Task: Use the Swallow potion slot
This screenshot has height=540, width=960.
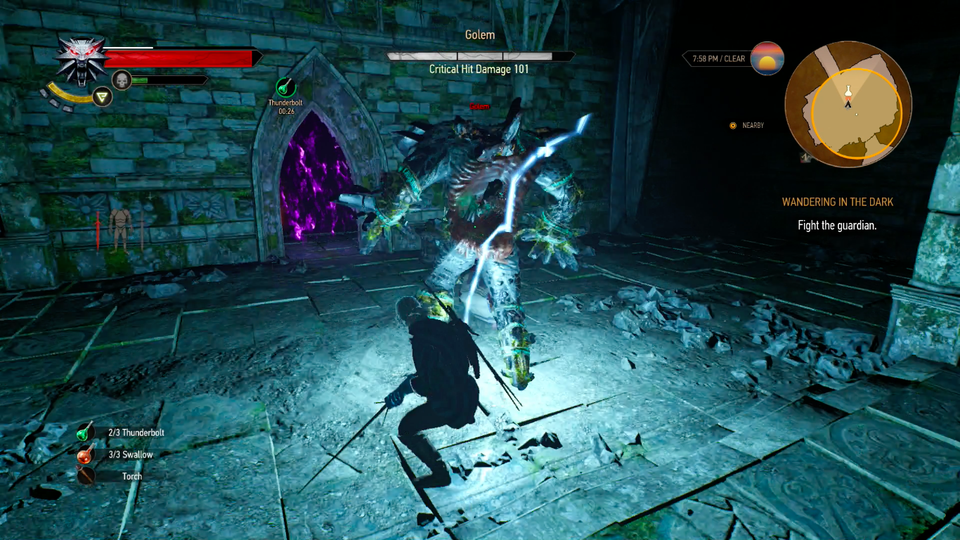Action: [87, 455]
